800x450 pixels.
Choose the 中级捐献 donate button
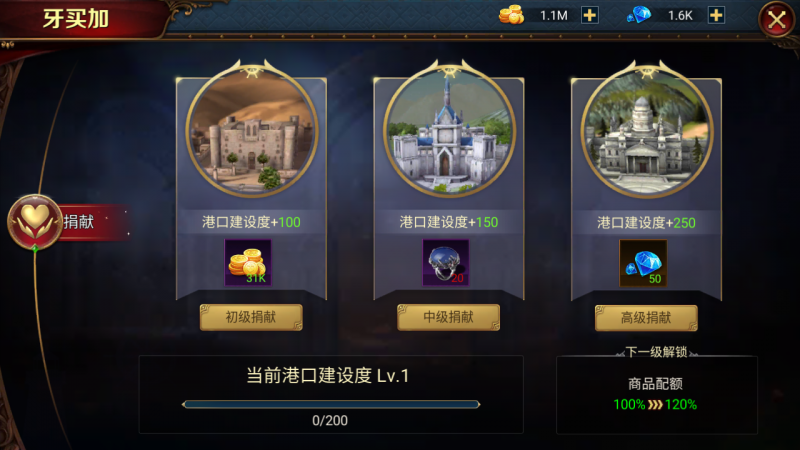(x=448, y=318)
